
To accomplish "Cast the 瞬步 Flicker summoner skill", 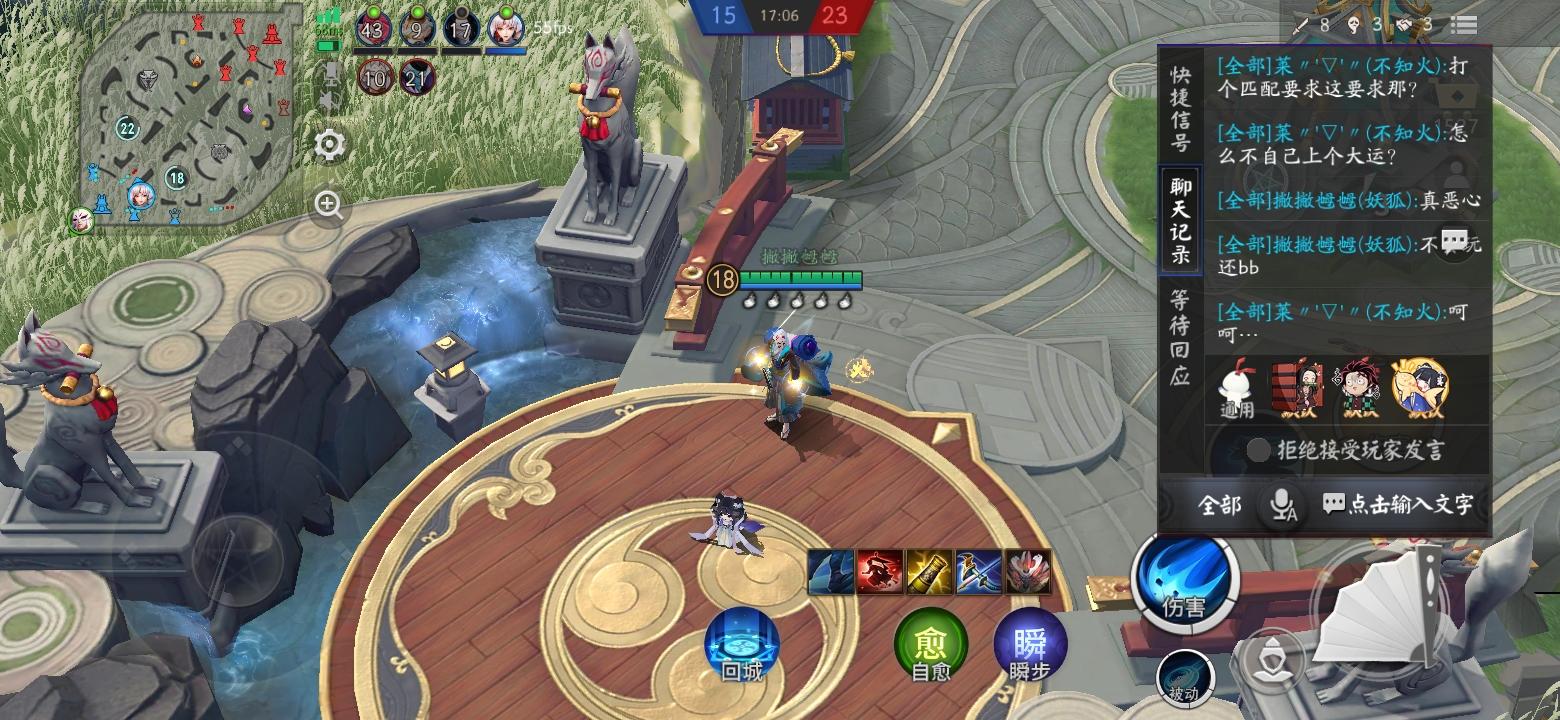I will (1031, 645).
